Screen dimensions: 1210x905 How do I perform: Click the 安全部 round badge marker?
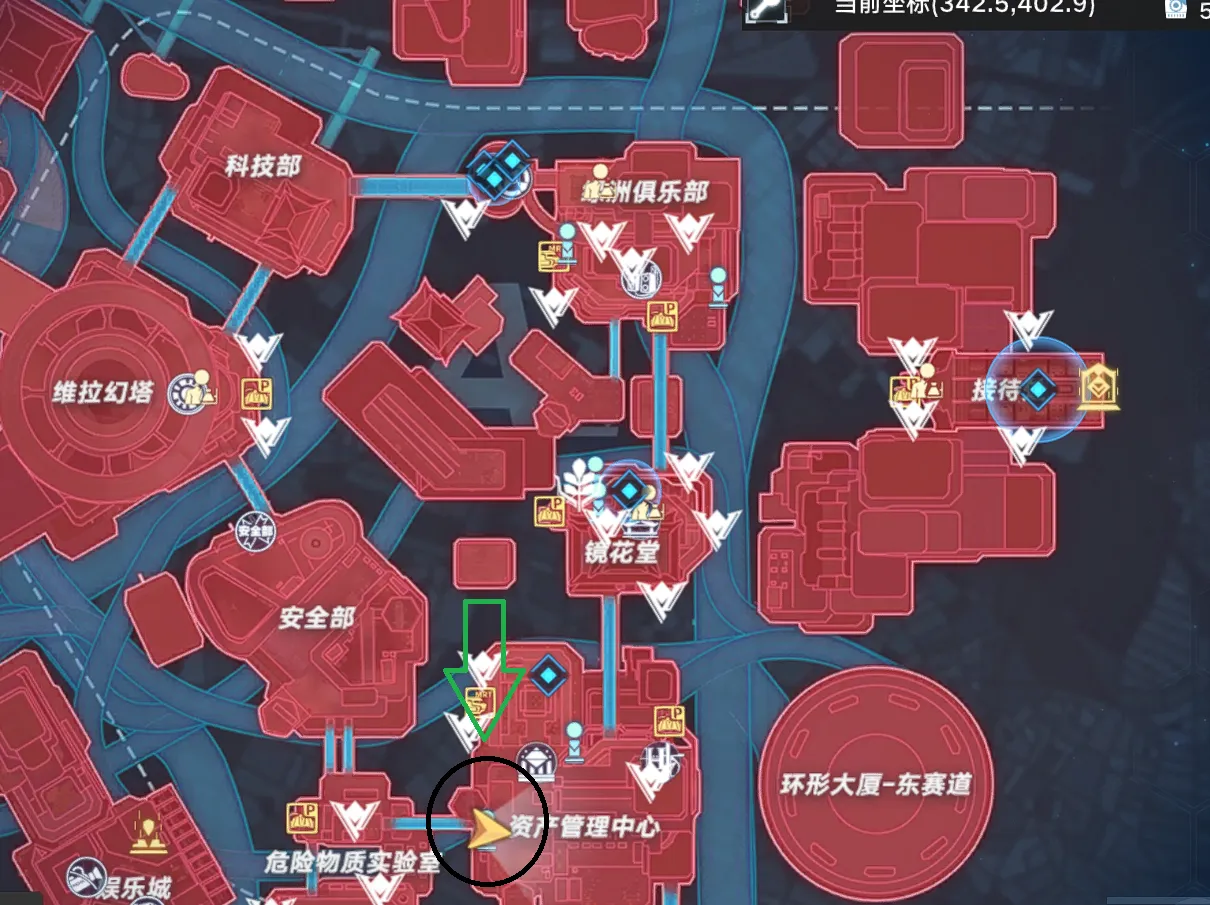click(x=254, y=529)
